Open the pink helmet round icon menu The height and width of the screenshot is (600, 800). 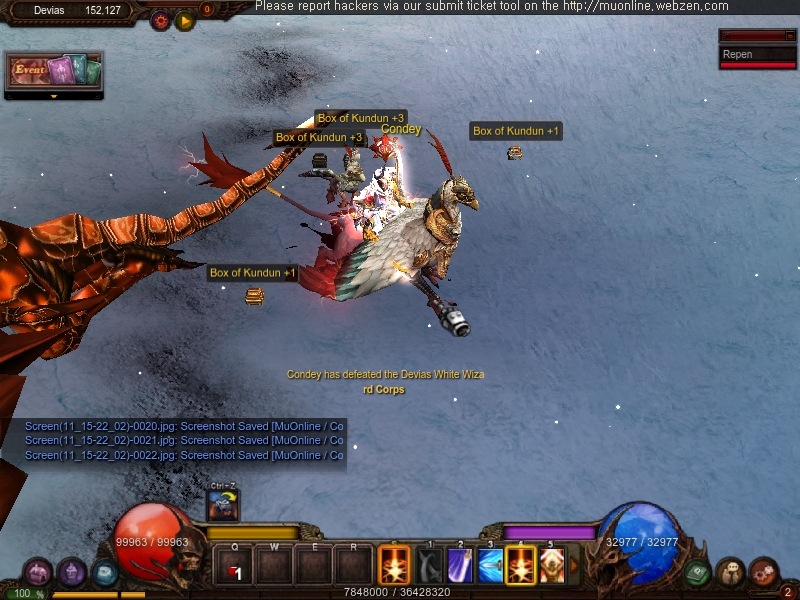pyautogui.click(x=37, y=573)
